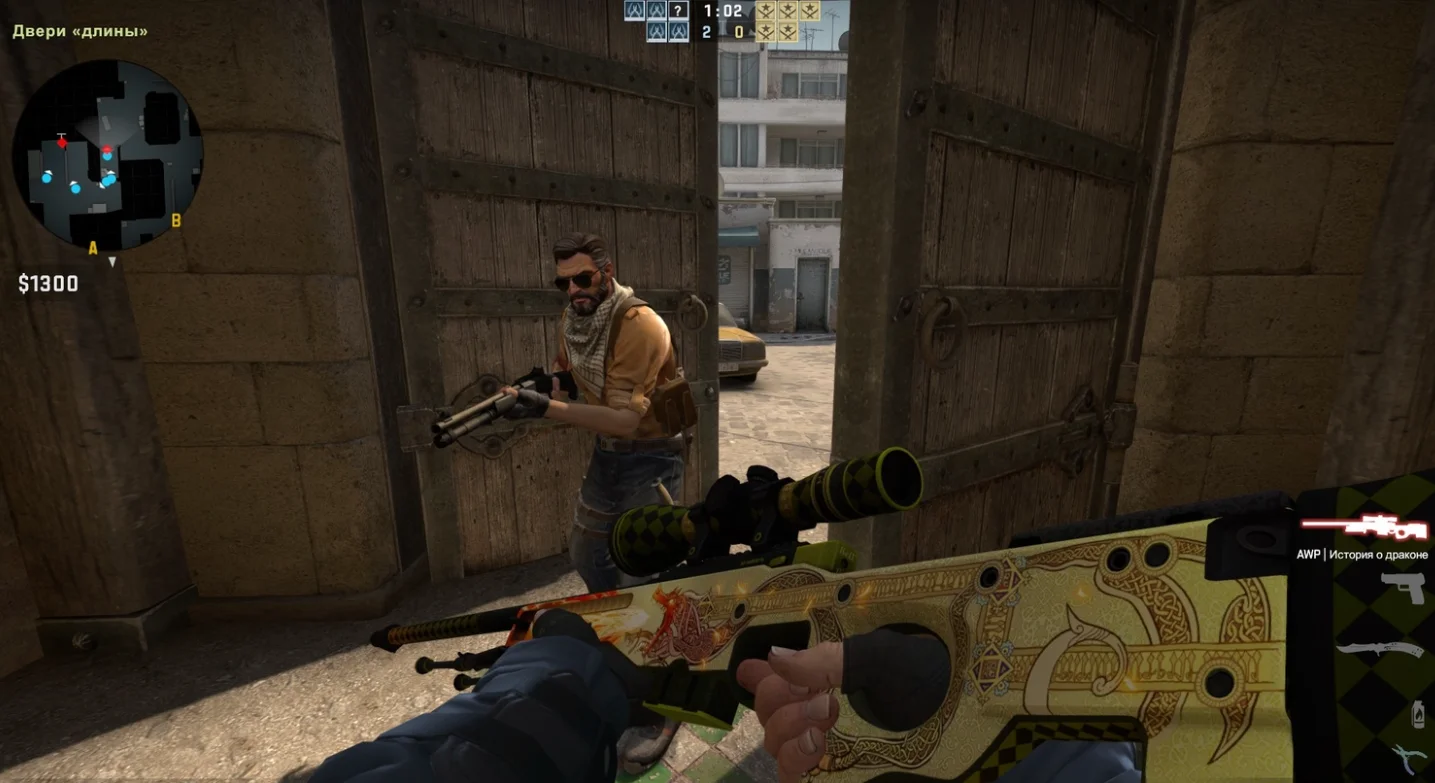Switch to the pistol weapon icon

[x=1403, y=588]
